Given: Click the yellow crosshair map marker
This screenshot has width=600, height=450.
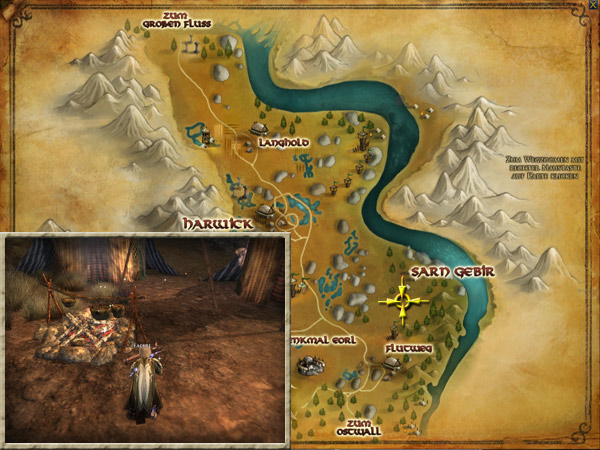Looking at the screenshot, I should tap(402, 299).
